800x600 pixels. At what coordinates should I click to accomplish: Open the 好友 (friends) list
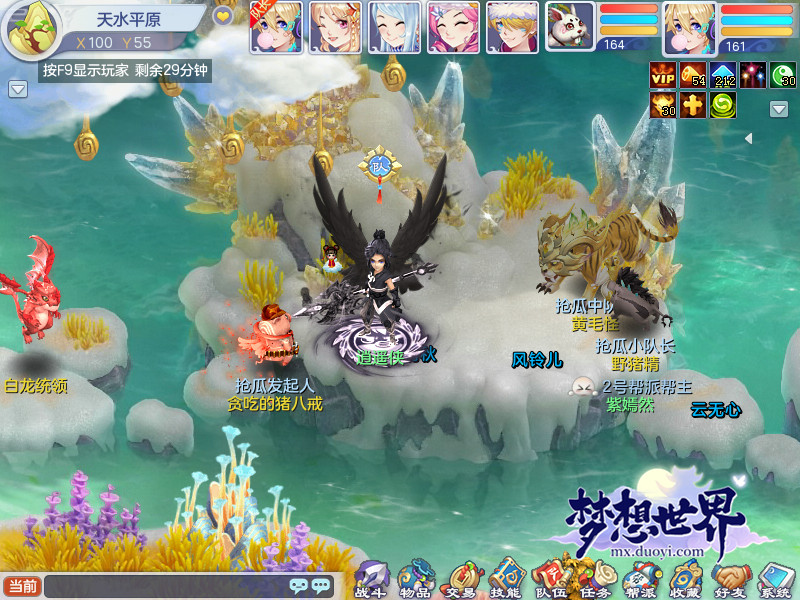tap(731, 579)
